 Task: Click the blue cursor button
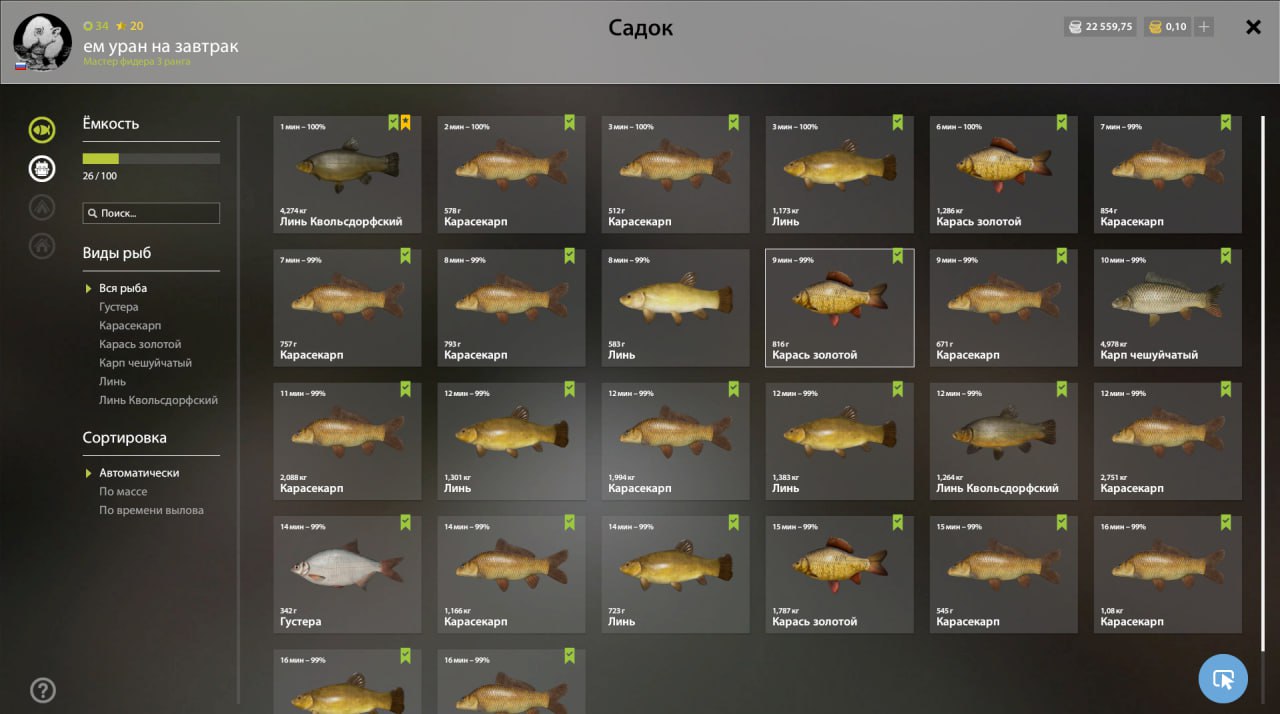pos(1223,679)
